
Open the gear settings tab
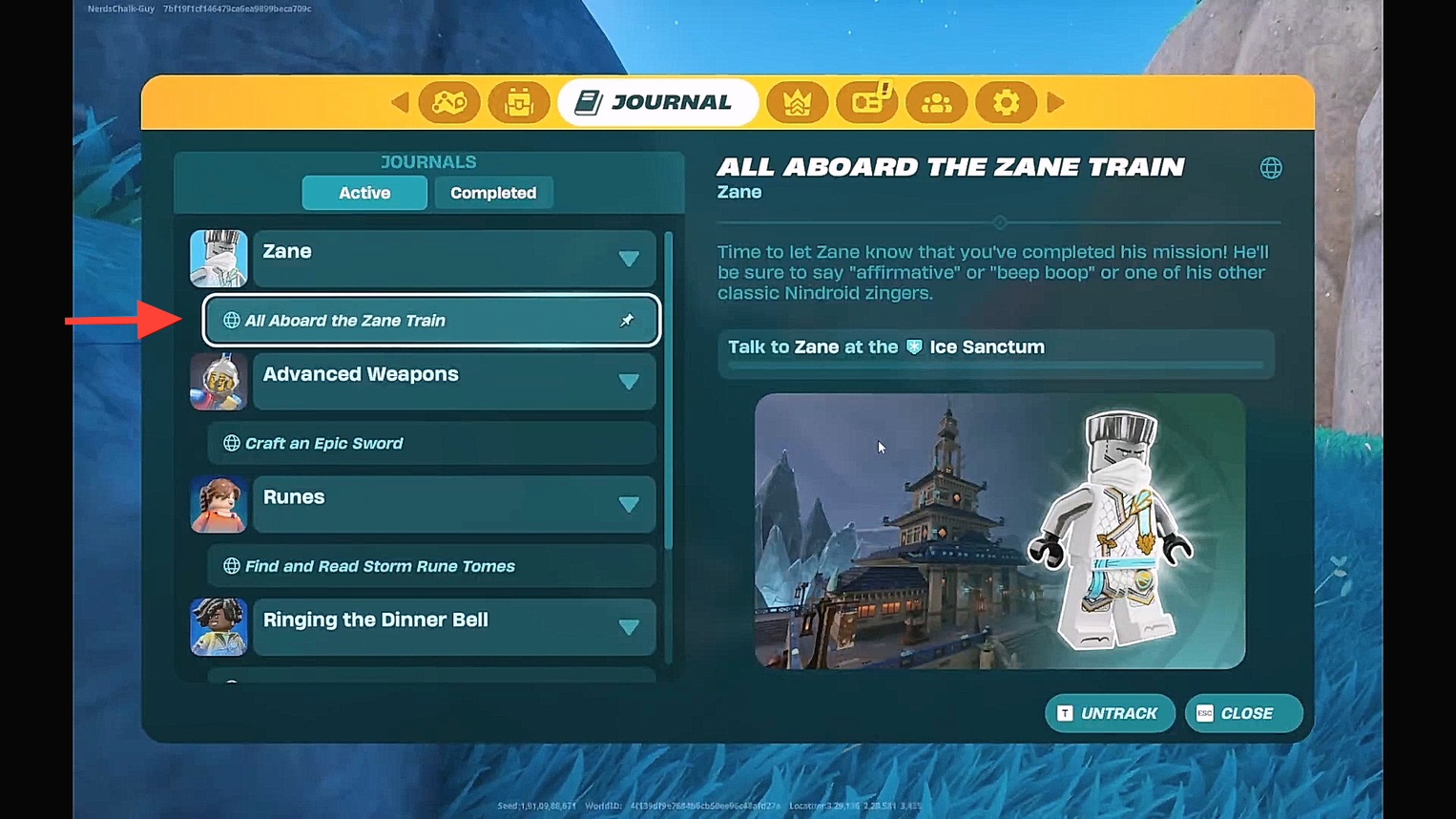coord(1006,102)
